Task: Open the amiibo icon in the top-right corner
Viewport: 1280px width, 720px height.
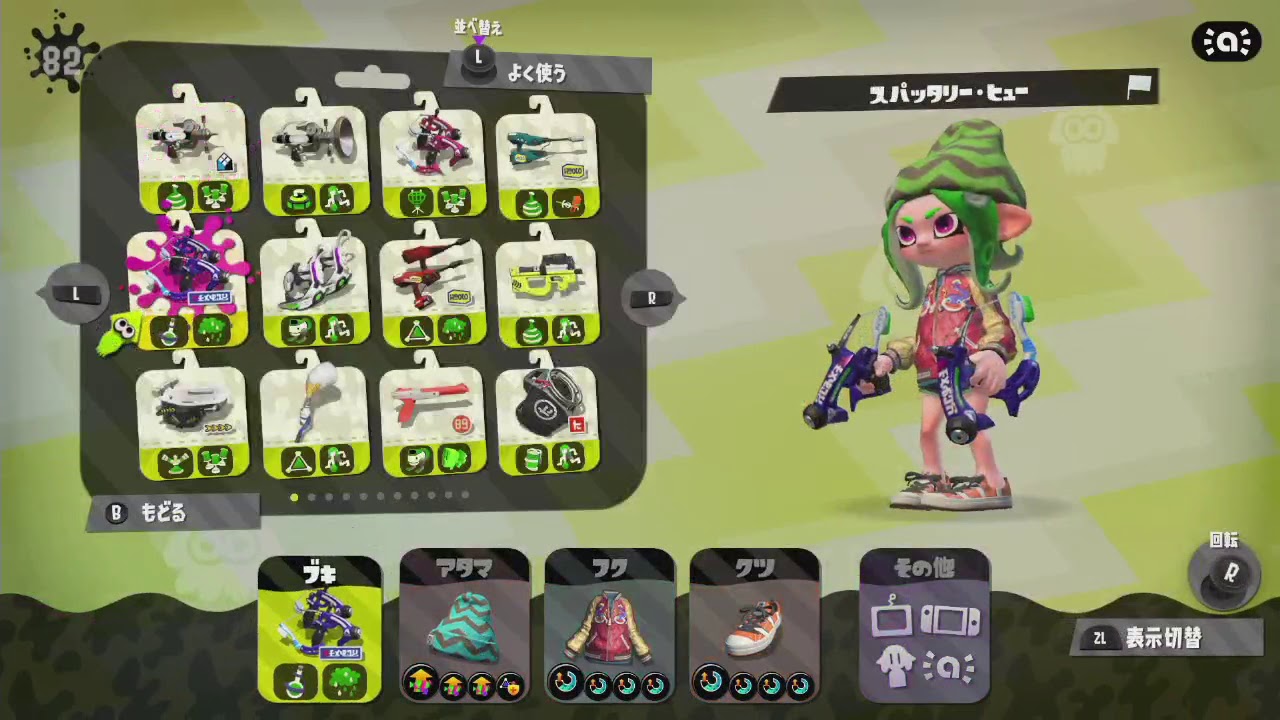Action: 1227,42
